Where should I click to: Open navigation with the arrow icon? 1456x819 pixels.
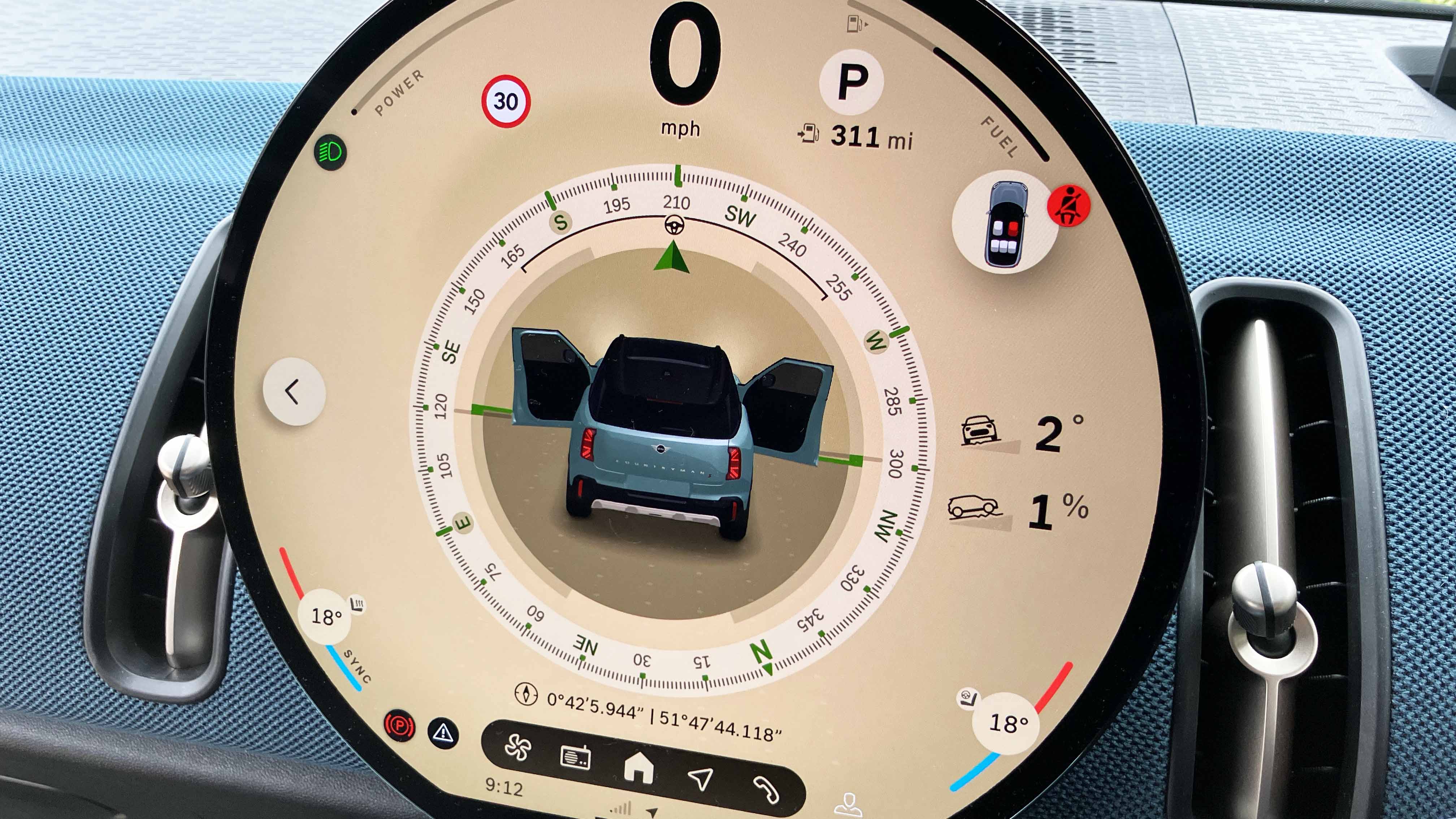701,778
